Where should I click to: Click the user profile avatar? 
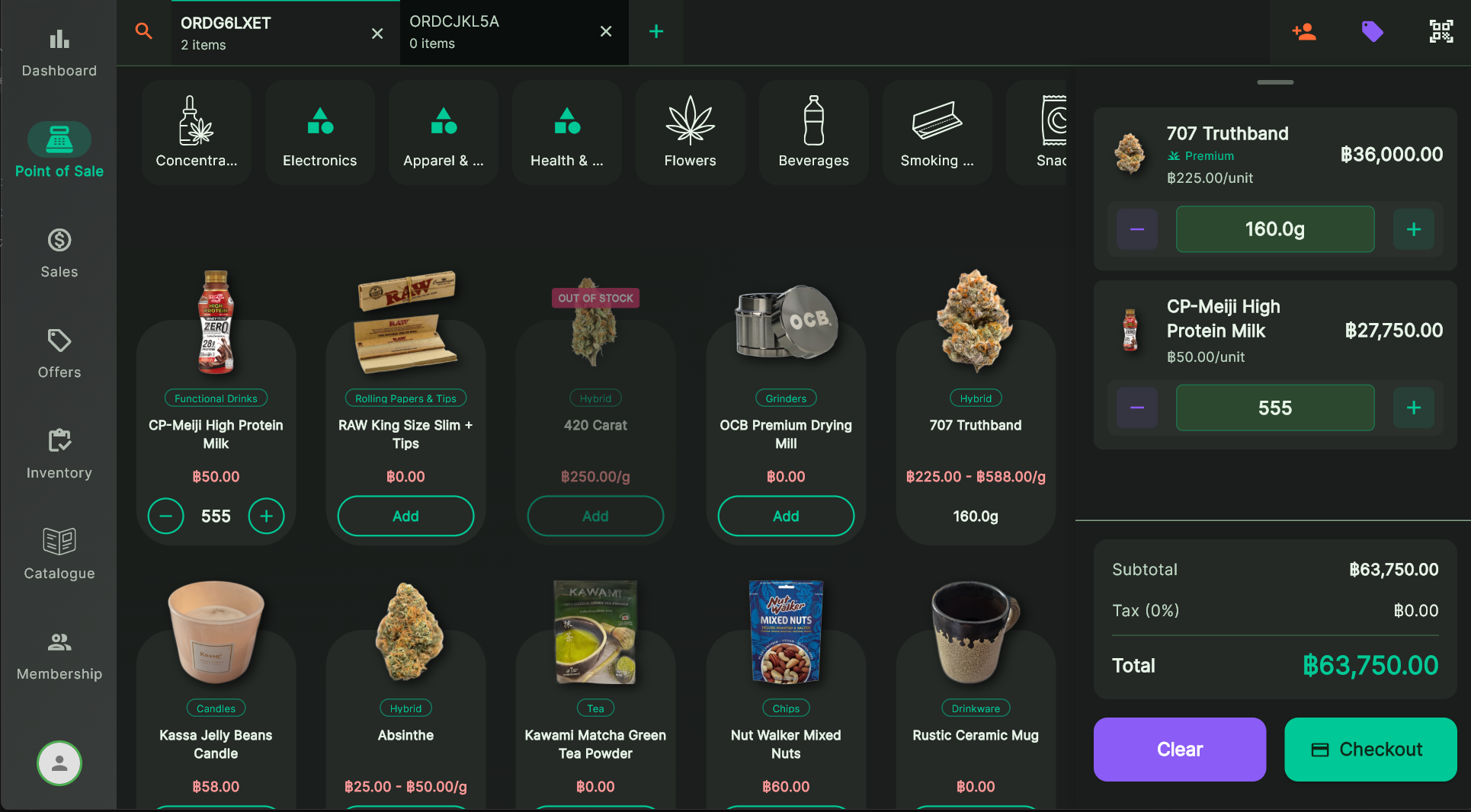coord(59,763)
